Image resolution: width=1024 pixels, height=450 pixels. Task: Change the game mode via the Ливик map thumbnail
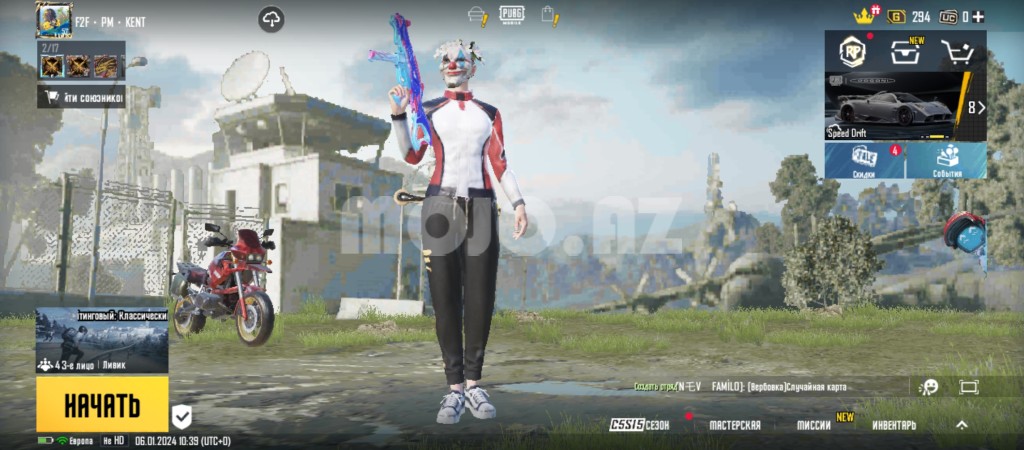pyautogui.click(x=102, y=341)
